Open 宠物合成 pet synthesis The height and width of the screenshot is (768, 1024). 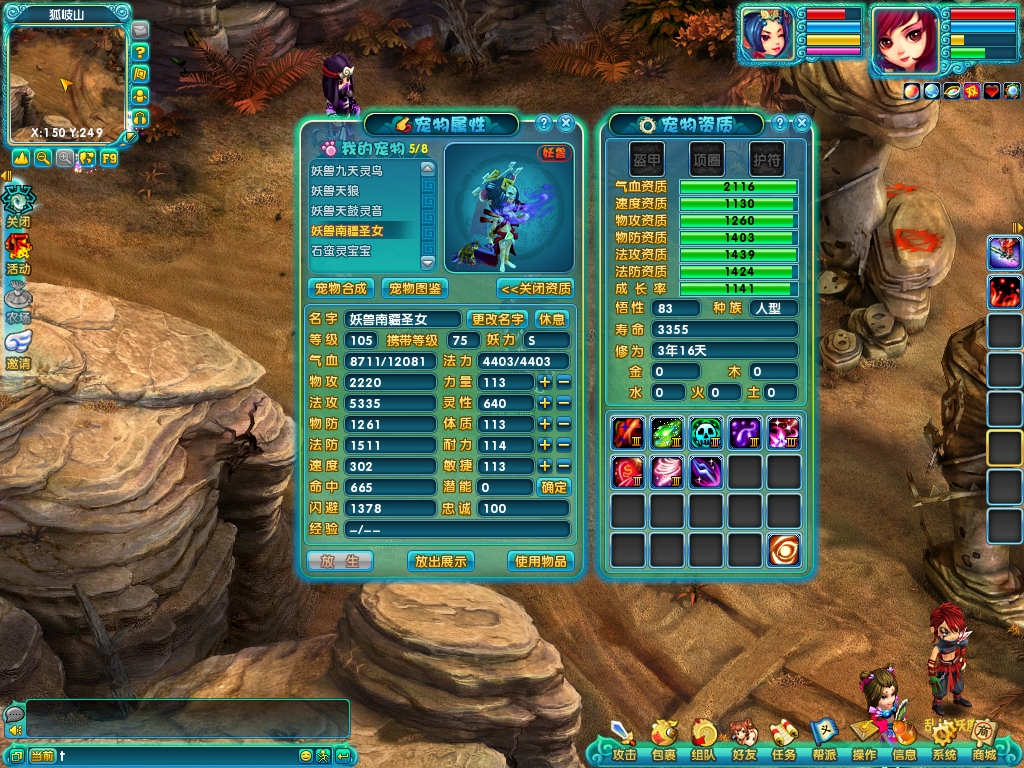pyautogui.click(x=341, y=288)
